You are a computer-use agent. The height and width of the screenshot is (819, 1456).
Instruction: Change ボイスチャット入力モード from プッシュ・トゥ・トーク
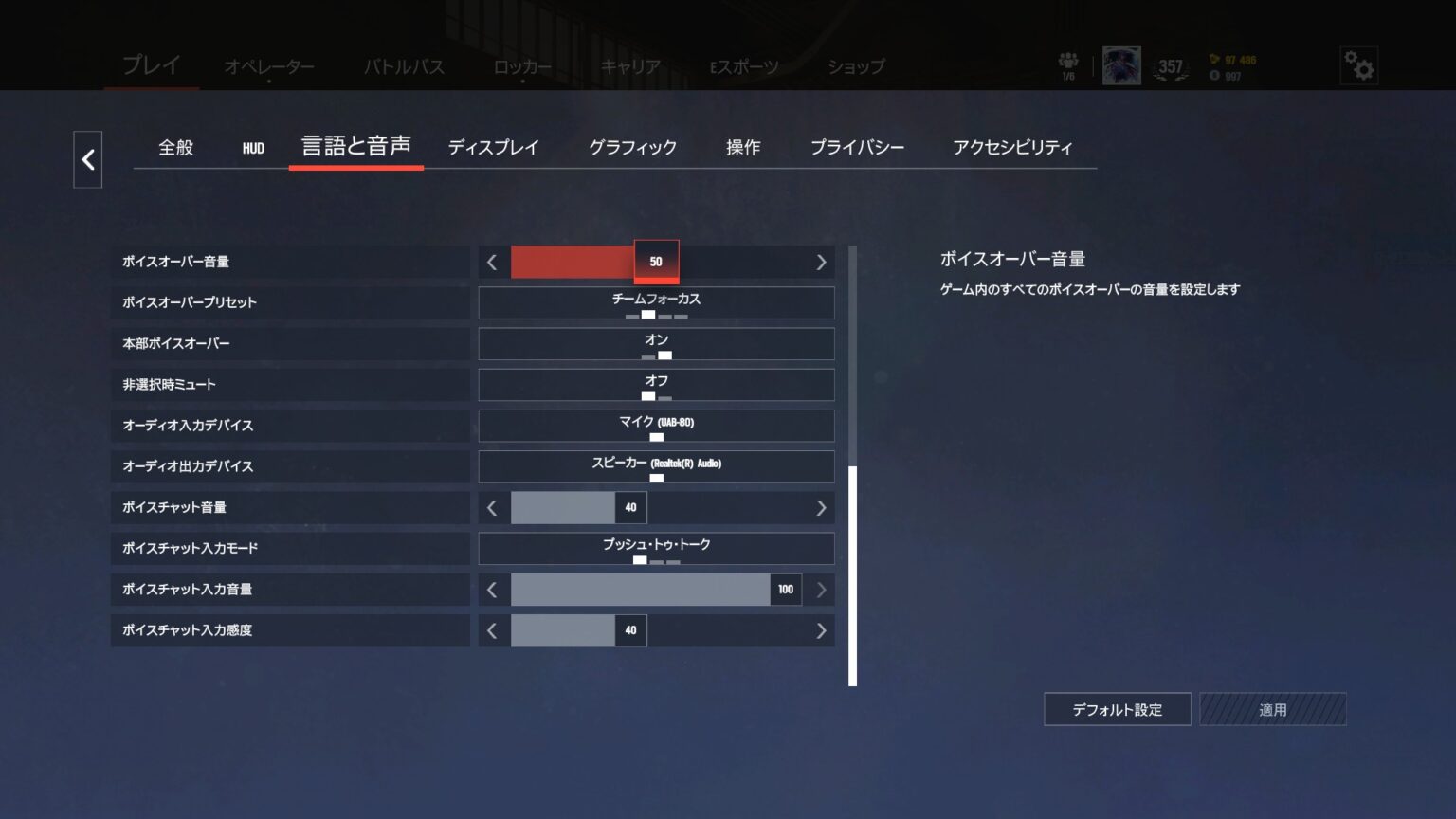(x=657, y=548)
